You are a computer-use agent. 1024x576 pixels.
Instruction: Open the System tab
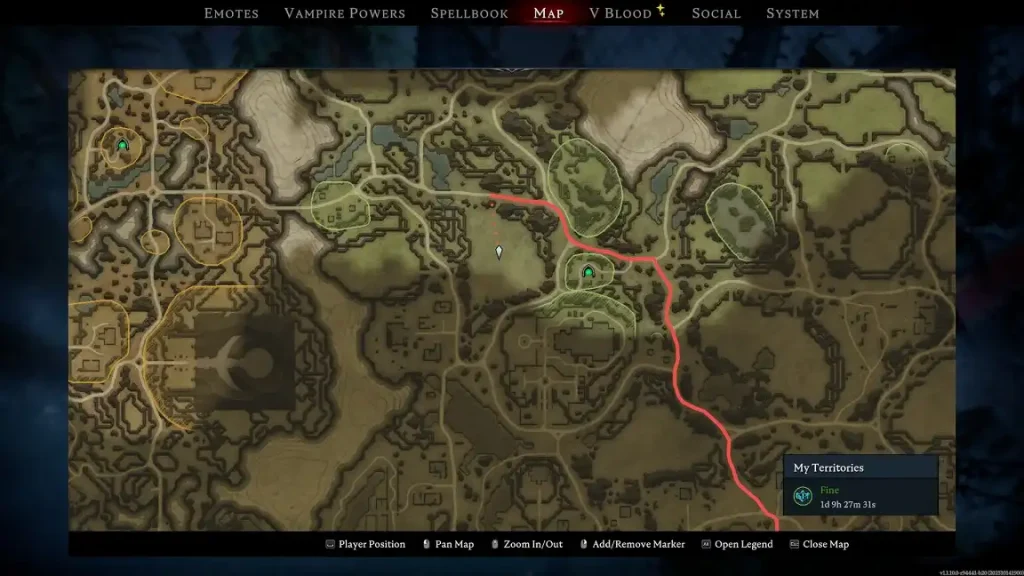tap(792, 13)
